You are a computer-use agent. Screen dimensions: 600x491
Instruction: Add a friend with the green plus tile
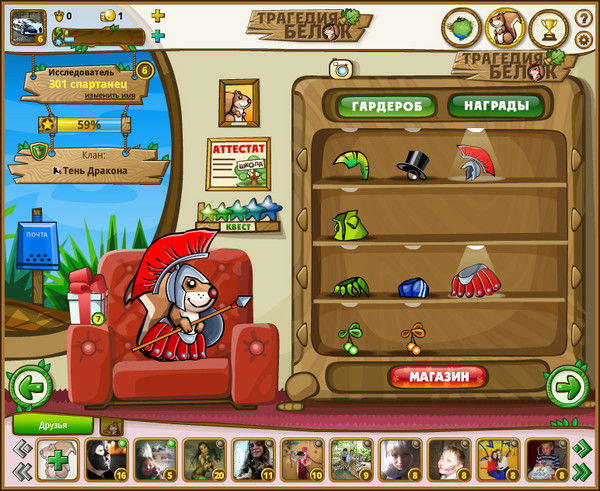click(x=59, y=461)
